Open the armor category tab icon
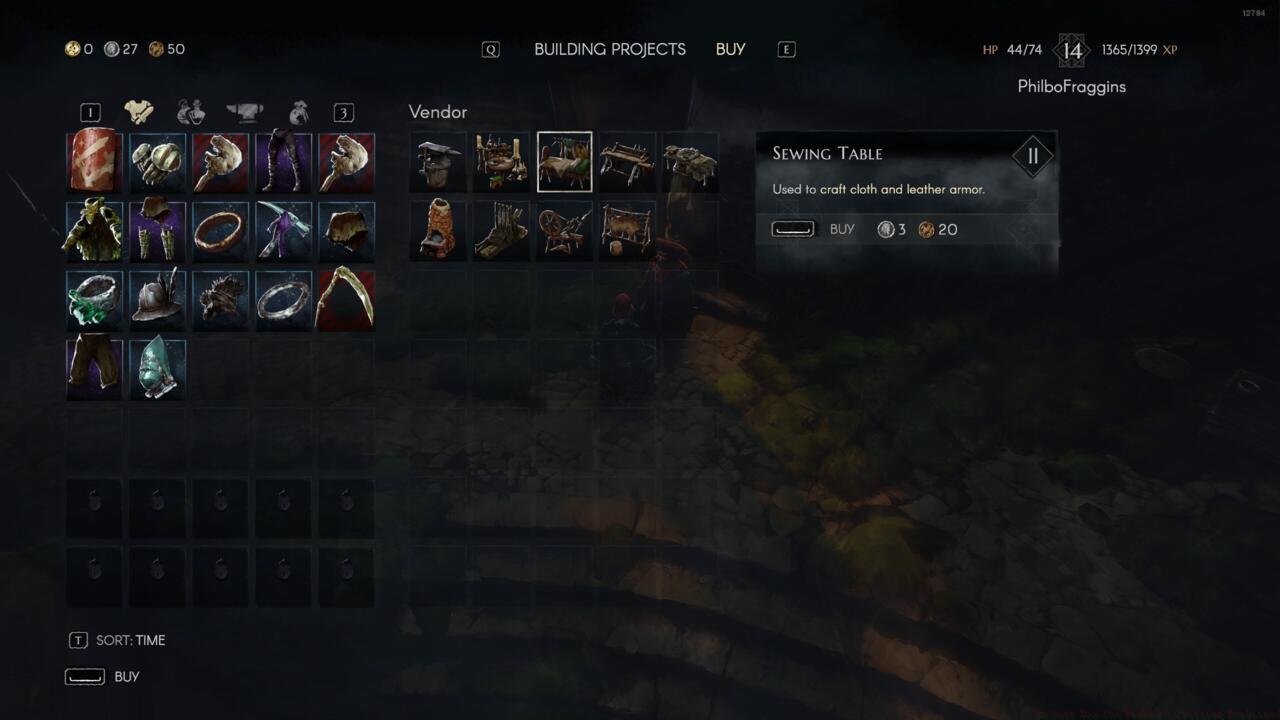Viewport: 1280px width, 720px height. (138, 112)
